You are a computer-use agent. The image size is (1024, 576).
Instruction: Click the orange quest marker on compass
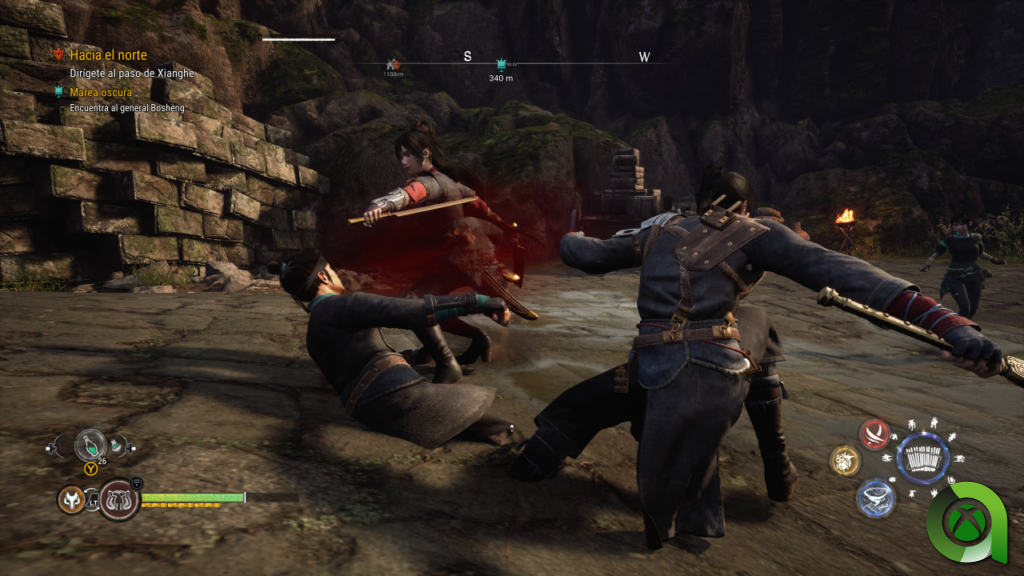(393, 63)
